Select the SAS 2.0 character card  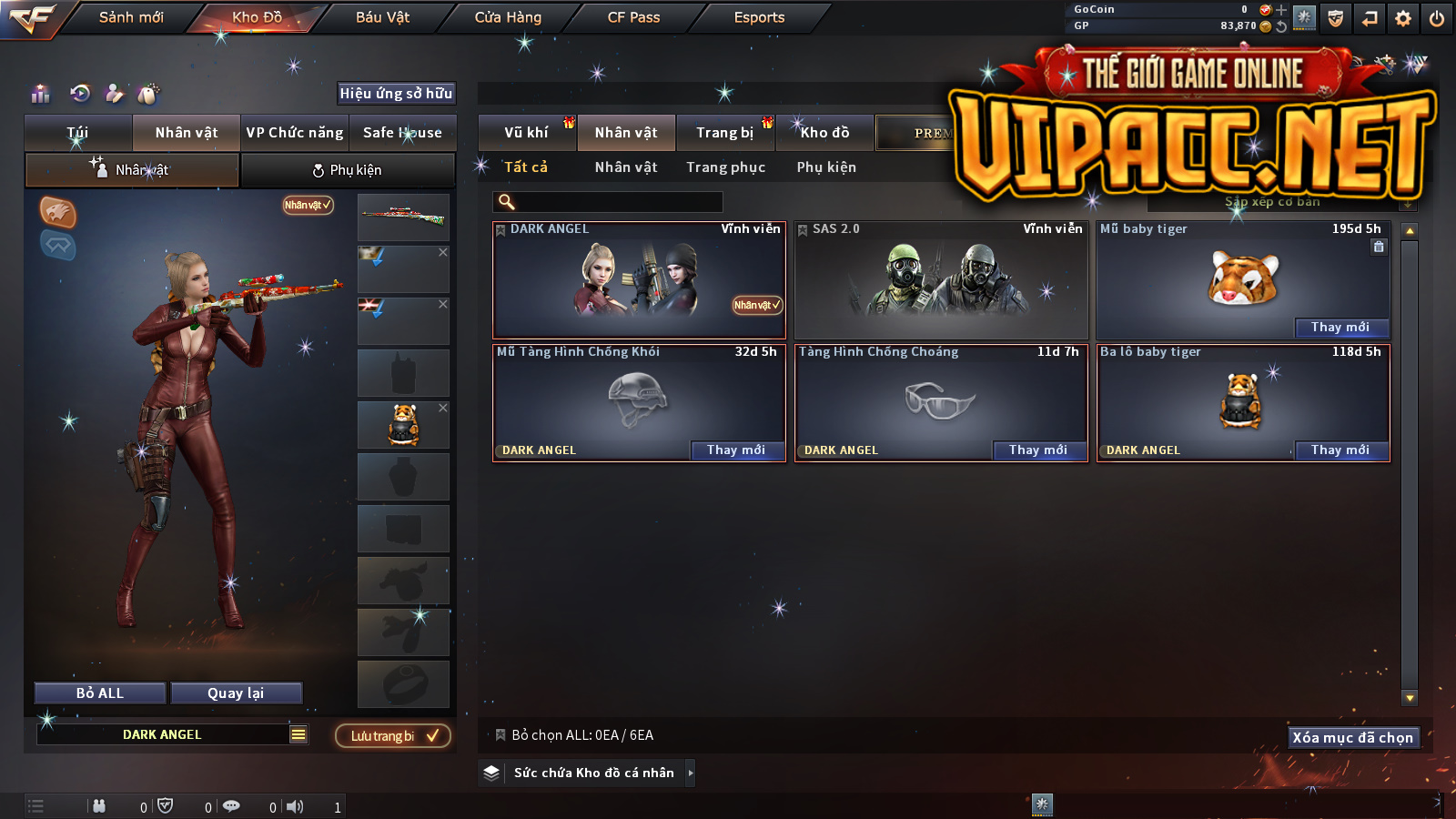[941, 280]
